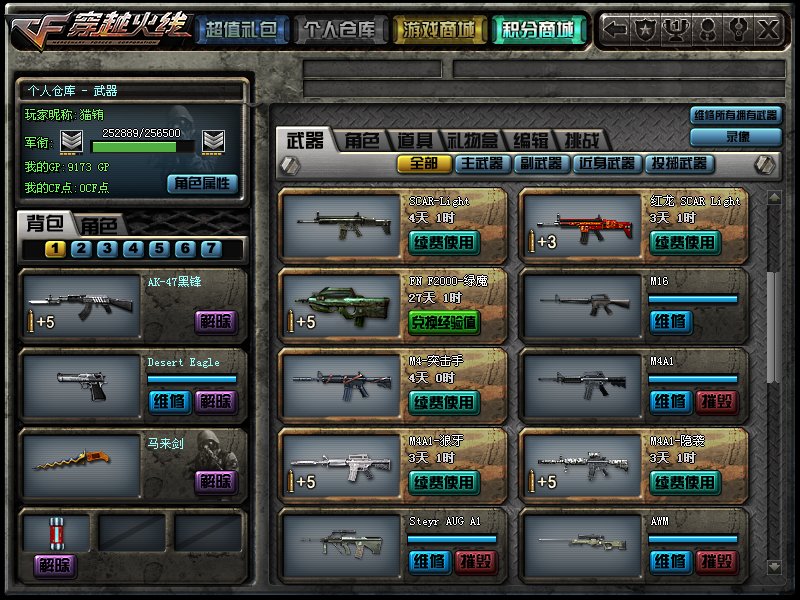Viewport: 800px width, 600px height.
Task: Repair the Desert Eagle with 维修
Action: [x=168, y=401]
